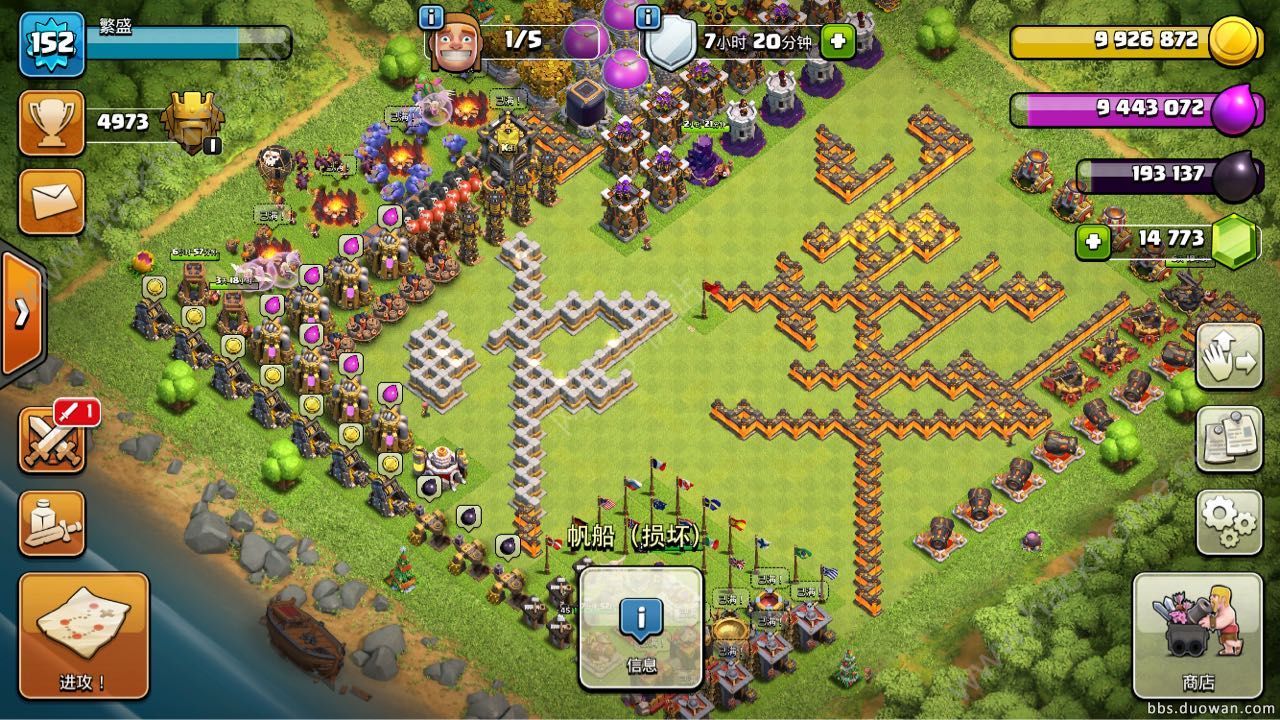Tap the hand-and-arrow edit mode button
1280x720 pixels.
click(x=1229, y=356)
